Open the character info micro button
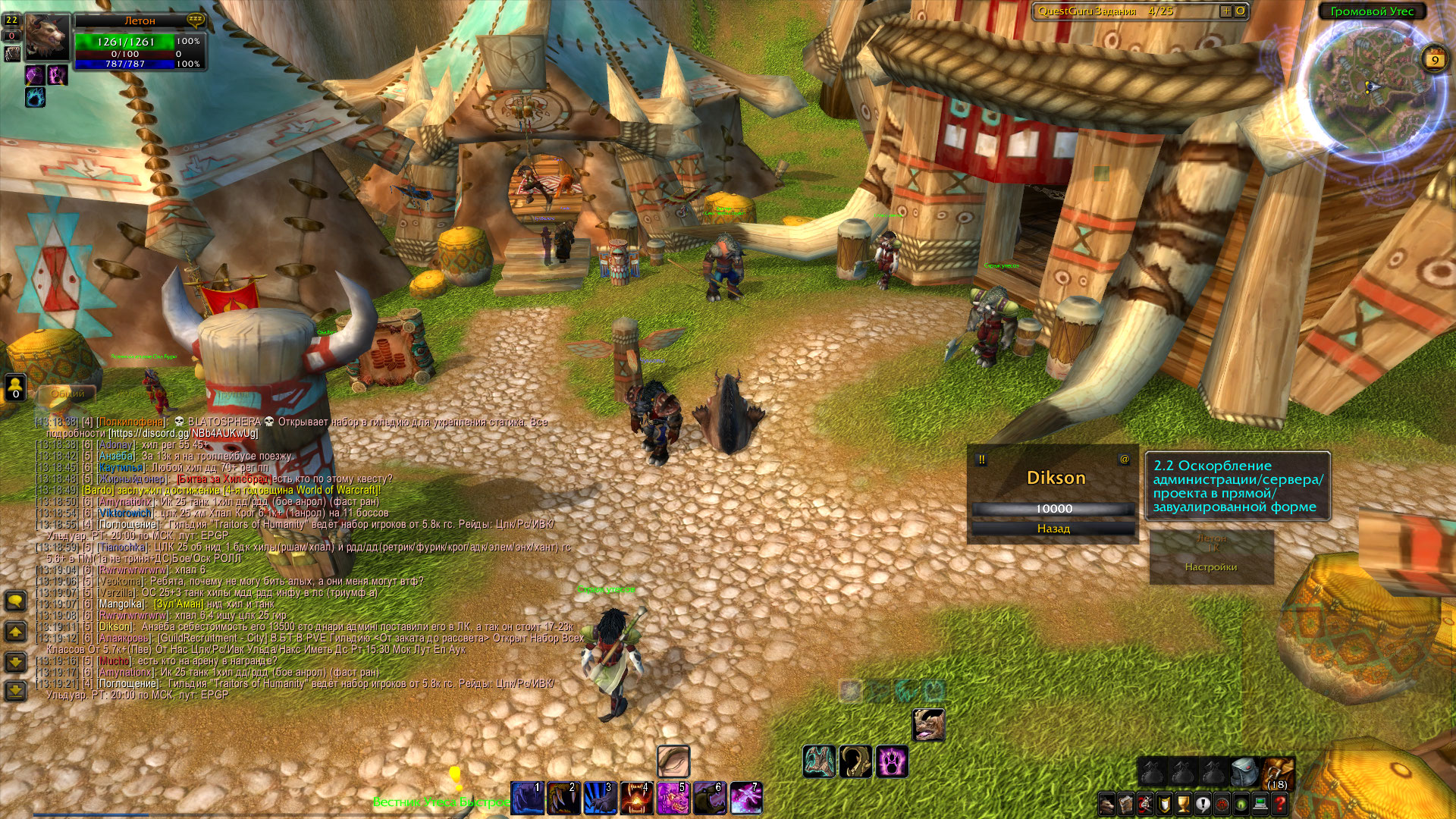The image size is (1456, 819). click(1107, 803)
